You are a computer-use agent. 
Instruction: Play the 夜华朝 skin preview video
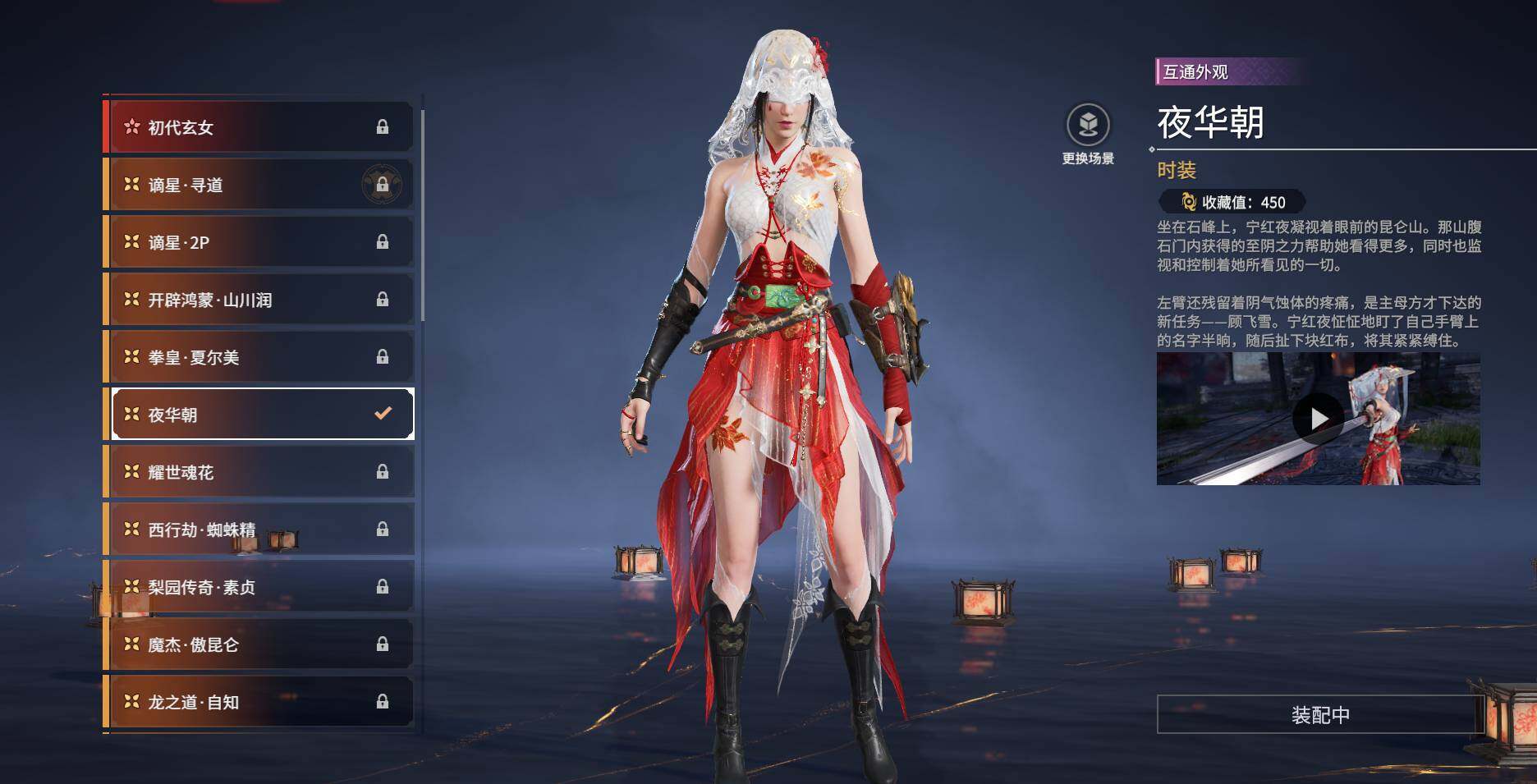point(1318,419)
